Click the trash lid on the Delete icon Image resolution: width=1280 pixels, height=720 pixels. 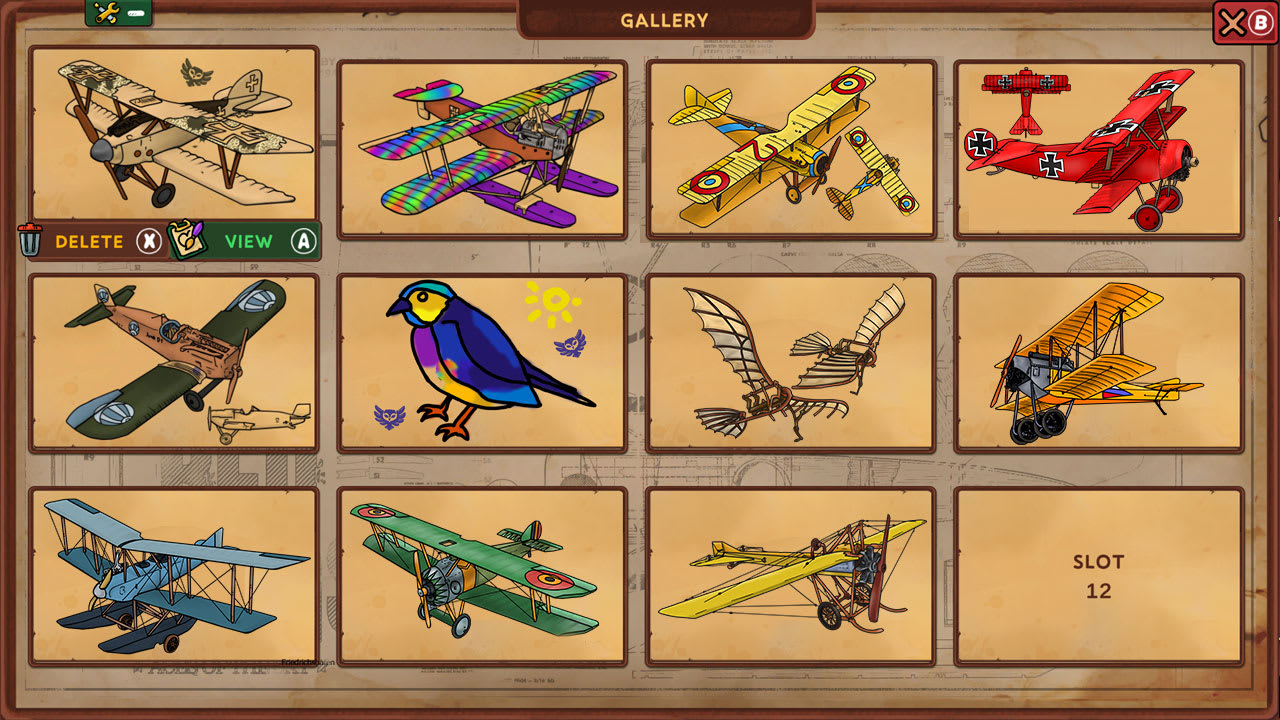[x=30, y=226]
